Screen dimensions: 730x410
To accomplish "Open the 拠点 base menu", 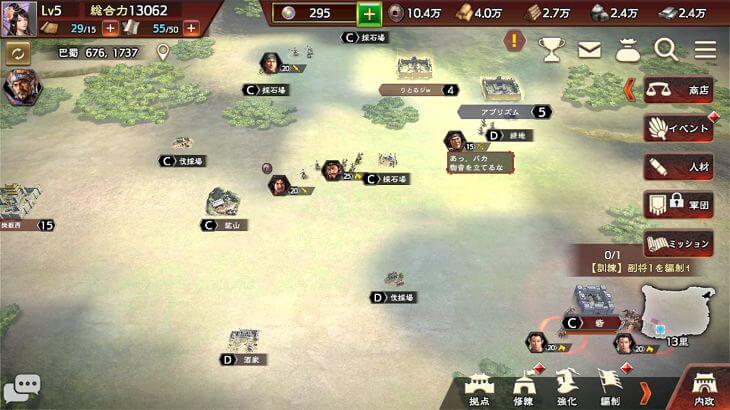I will [x=479, y=389].
